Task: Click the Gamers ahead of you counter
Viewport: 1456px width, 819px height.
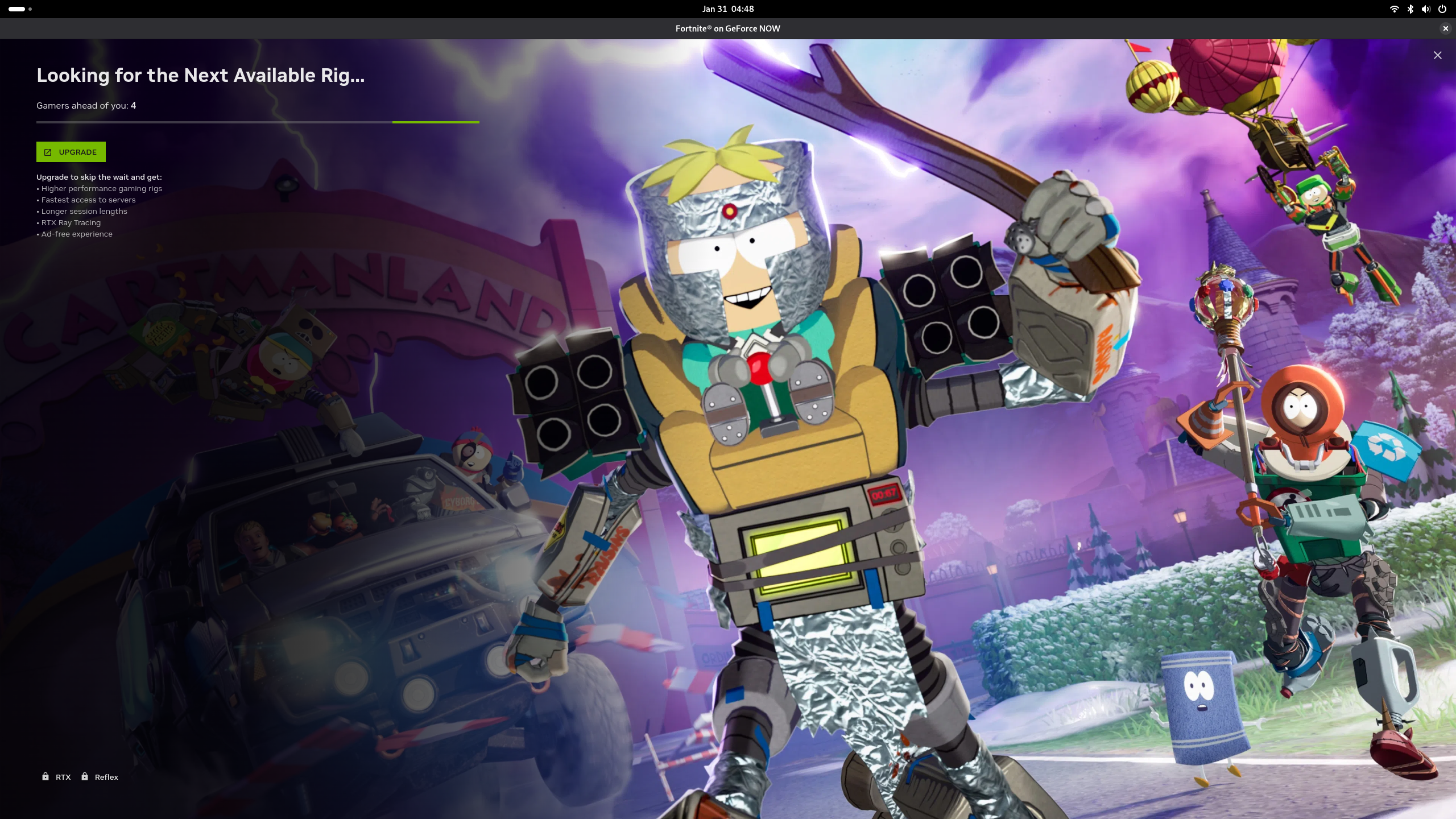Action: (x=86, y=105)
